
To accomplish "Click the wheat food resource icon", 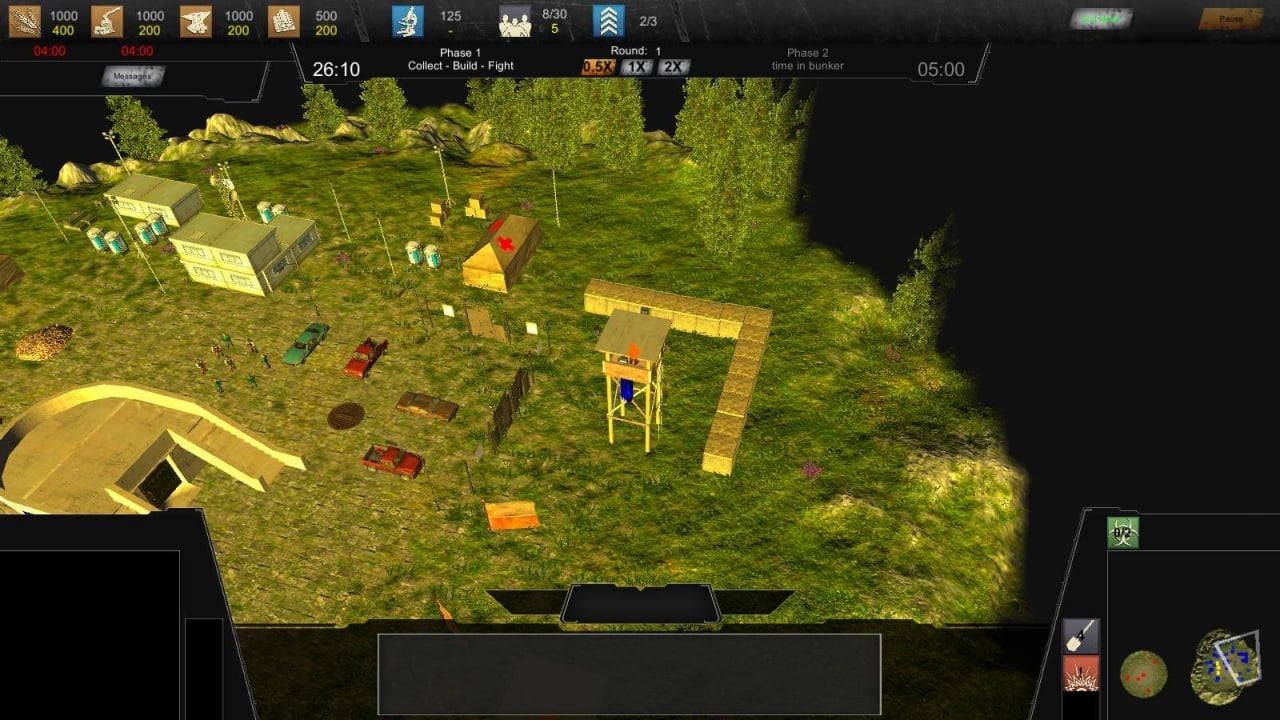I will click(x=24, y=21).
